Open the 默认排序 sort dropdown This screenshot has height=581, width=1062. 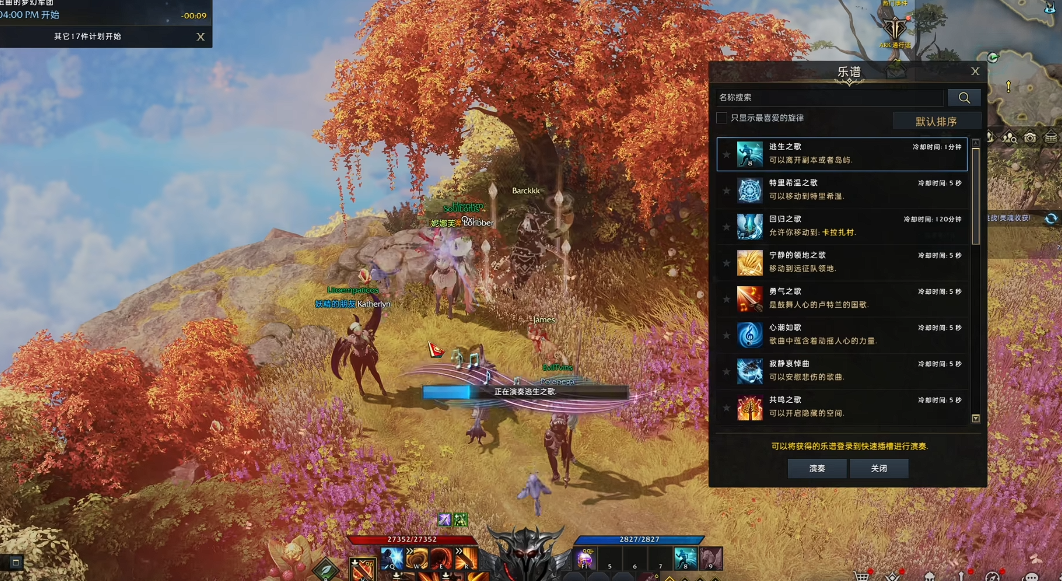point(936,121)
